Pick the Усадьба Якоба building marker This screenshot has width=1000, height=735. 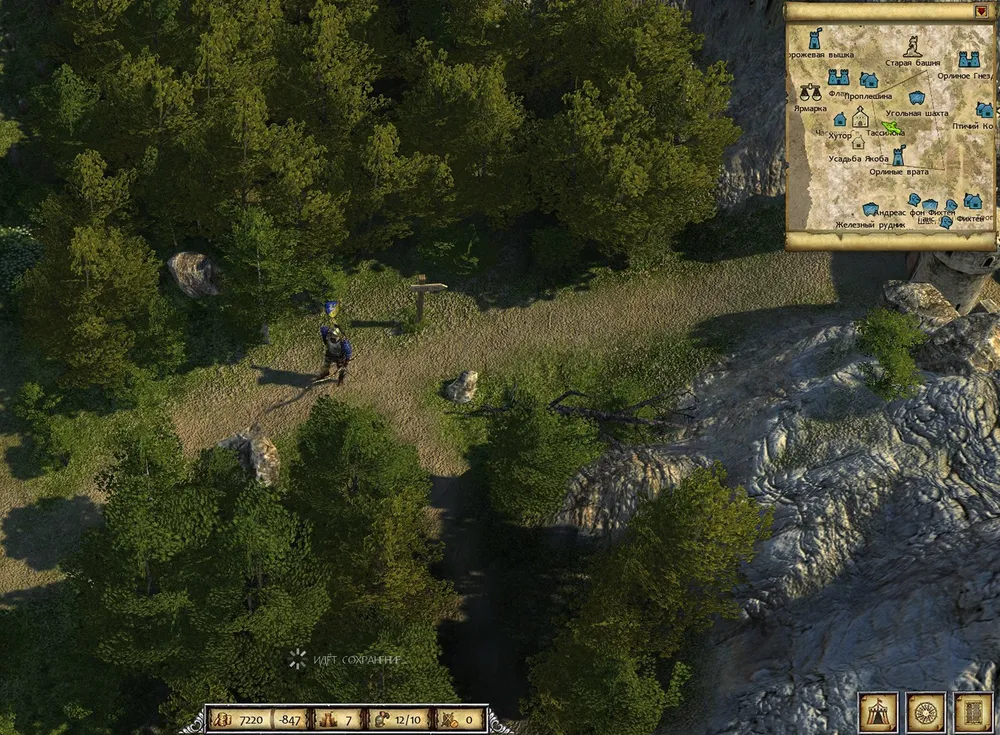point(857,142)
